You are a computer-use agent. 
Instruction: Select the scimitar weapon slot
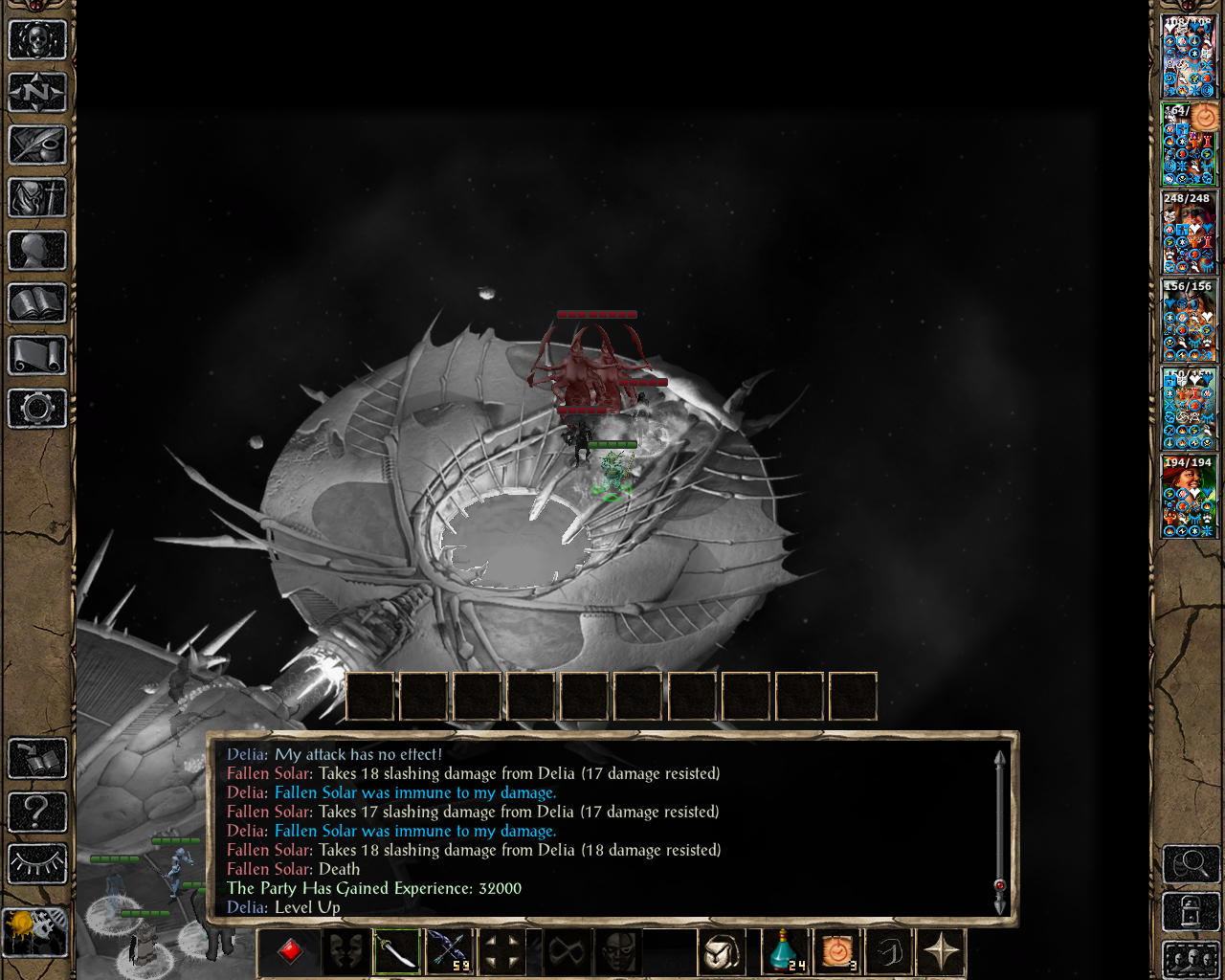(x=396, y=952)
